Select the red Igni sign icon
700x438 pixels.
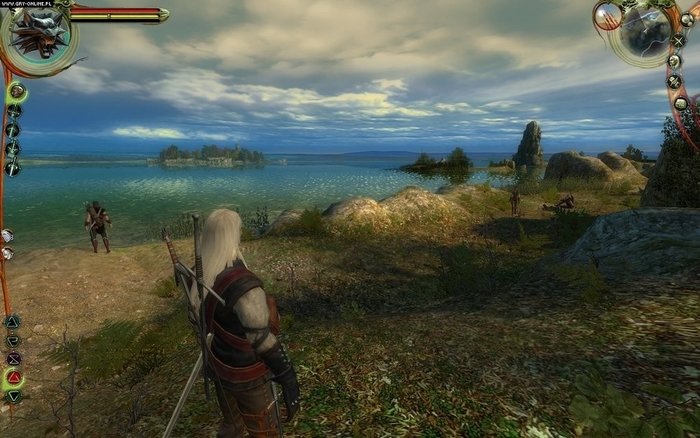[x=14, y=377]
